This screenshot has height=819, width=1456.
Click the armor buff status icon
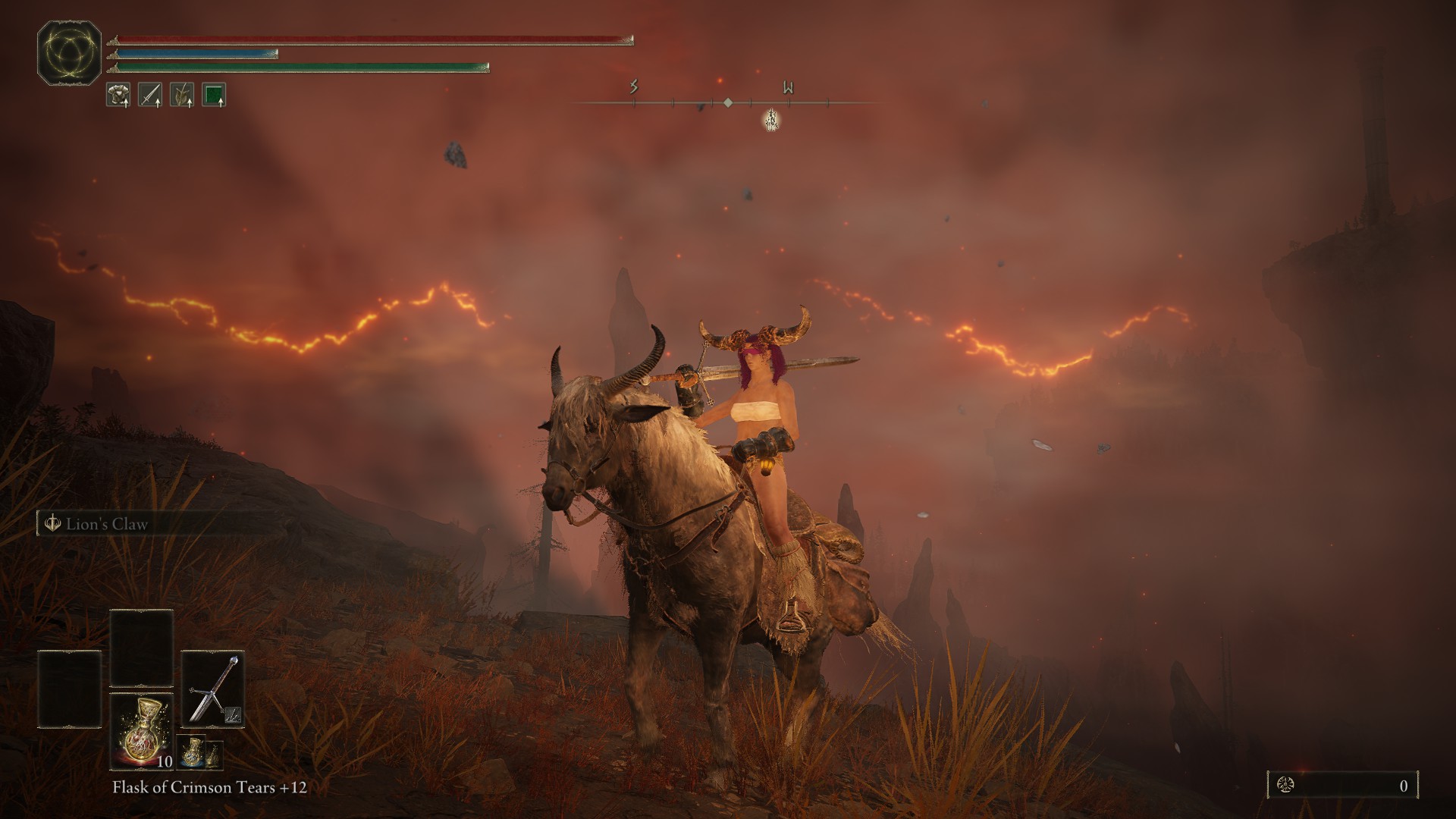coord(118,95)
